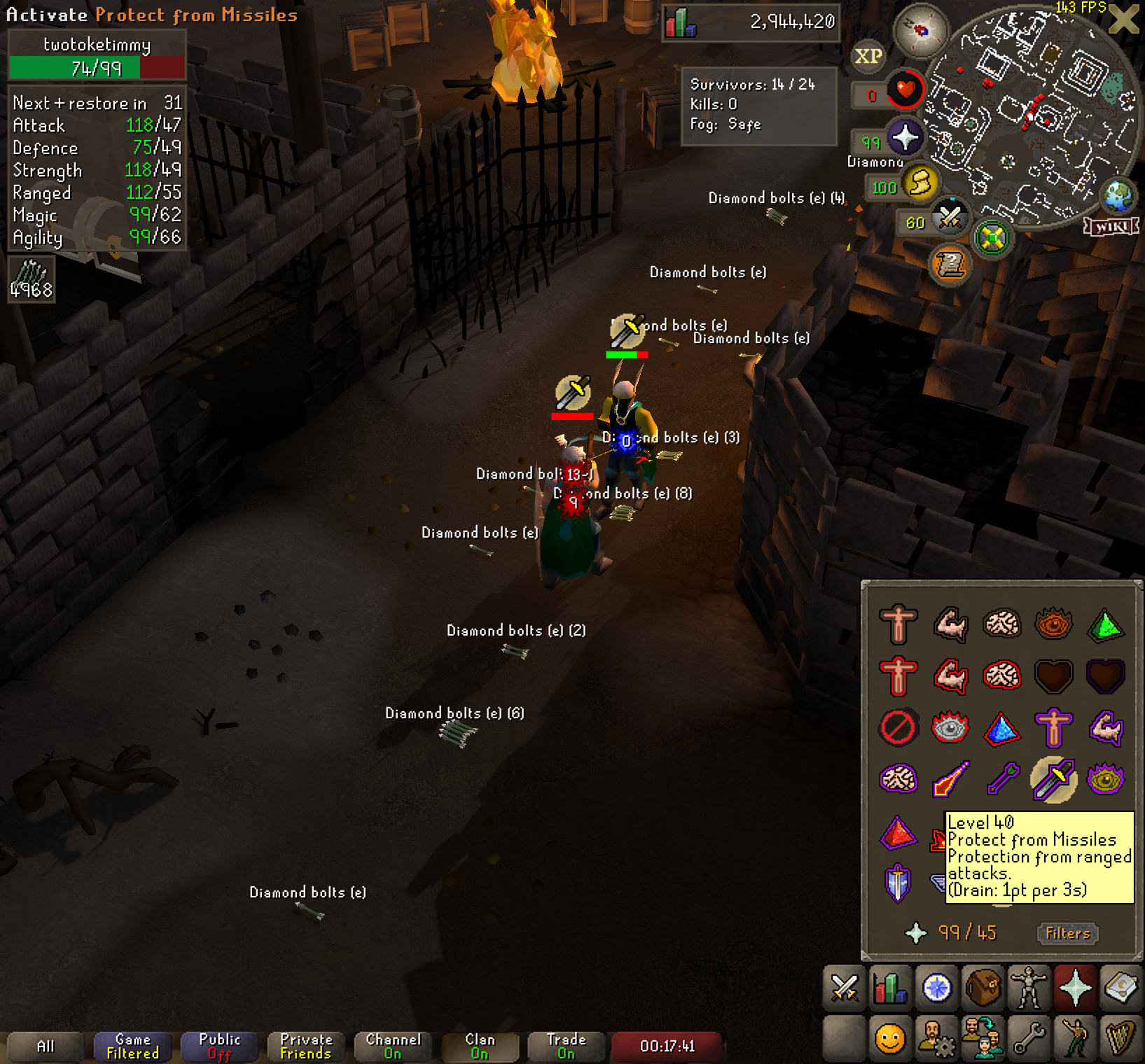Click the special attack orb

click(950, 218)
